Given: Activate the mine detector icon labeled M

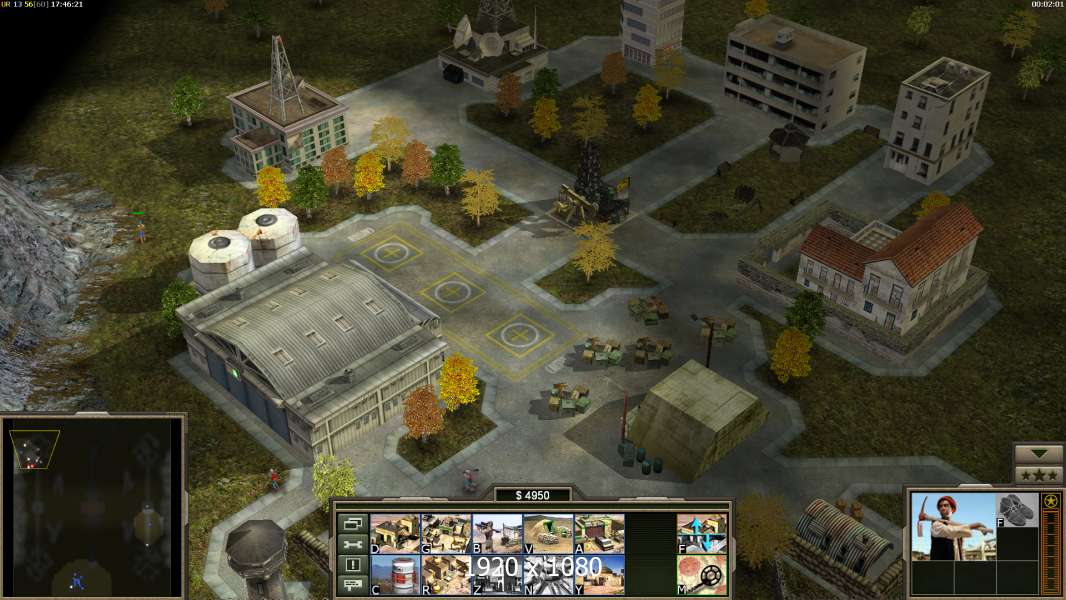Looking at the screenshot, I should click(702, 575).
